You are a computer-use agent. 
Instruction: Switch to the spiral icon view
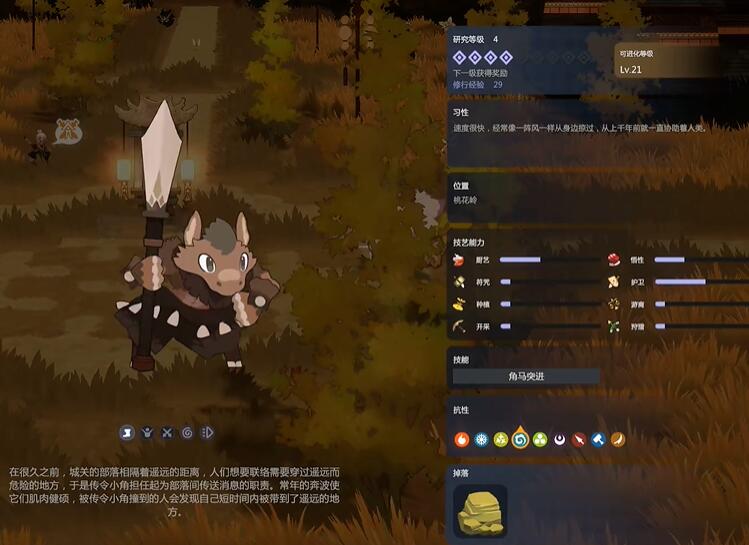[187, 433]
